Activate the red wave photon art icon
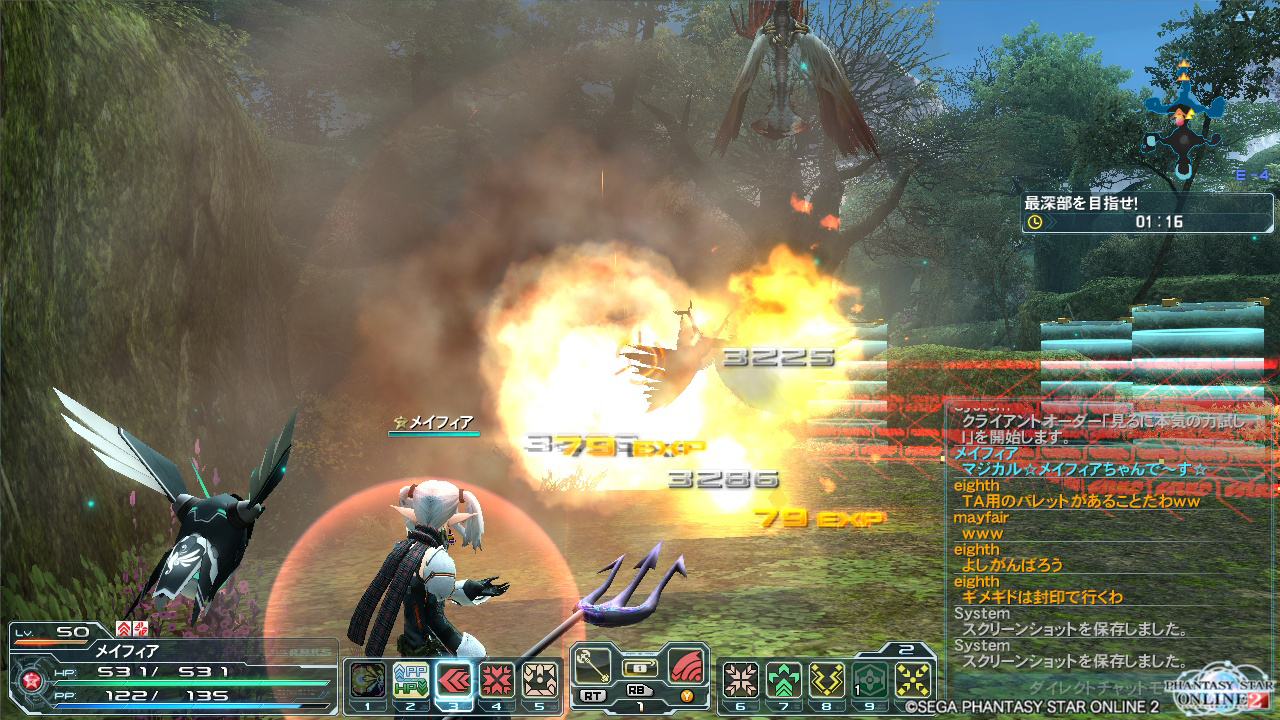 coord(686,664)
